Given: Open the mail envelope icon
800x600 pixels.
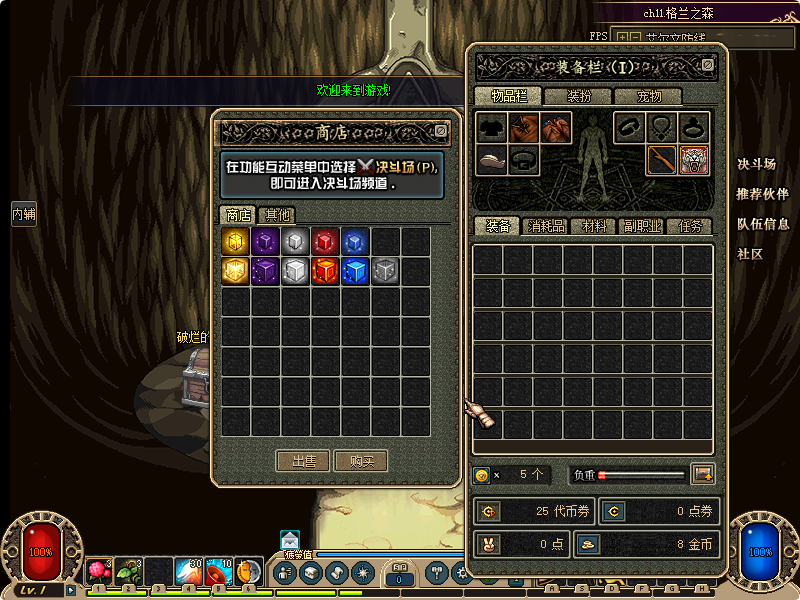Looking at the screenshot, I should 290,539.
